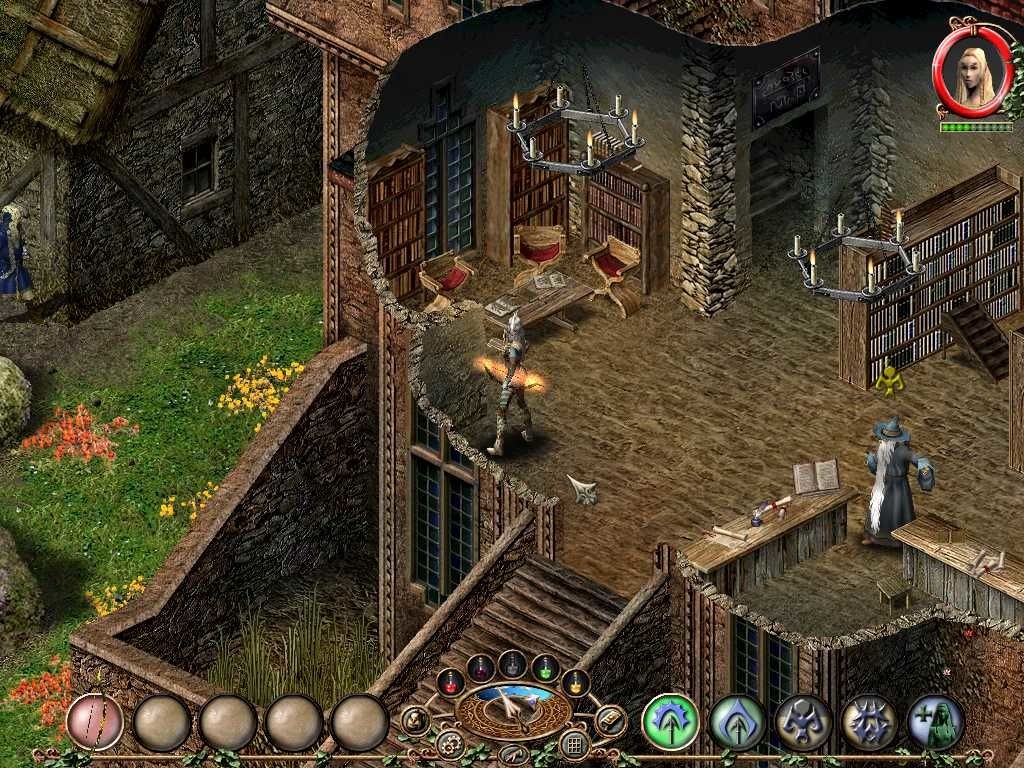Activate the green spiked-arrow combat art
This screenshot has height=768, width=1024.
click(x=670, y=722)
